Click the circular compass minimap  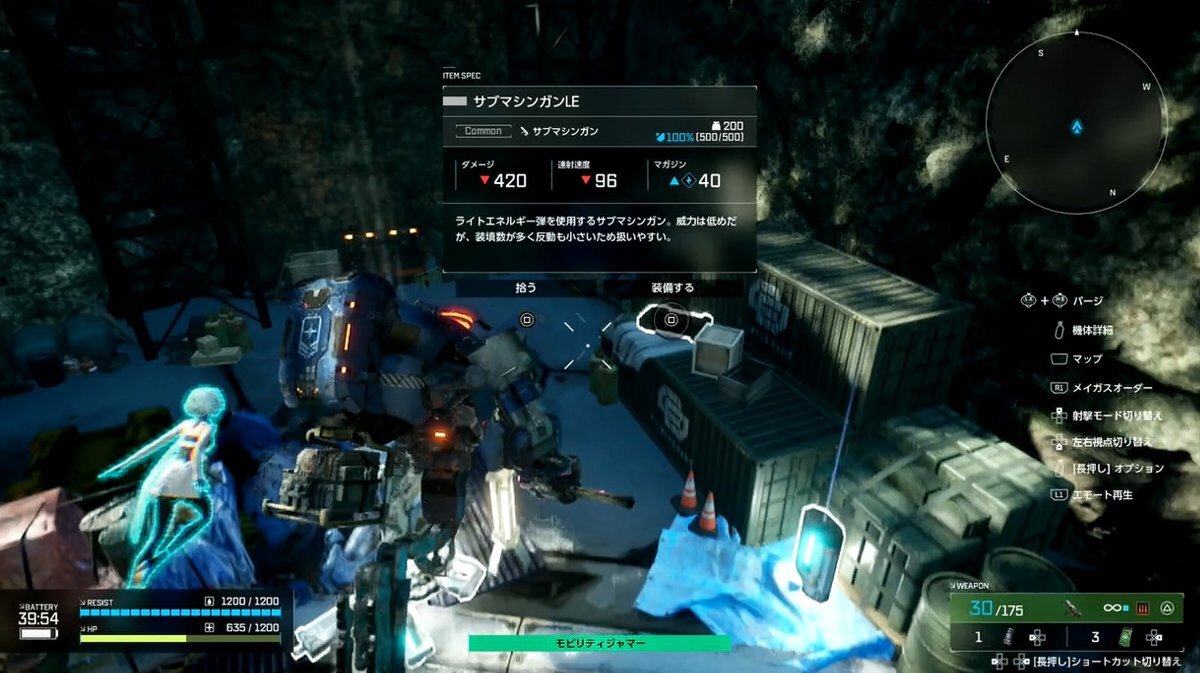[1075, 124]
